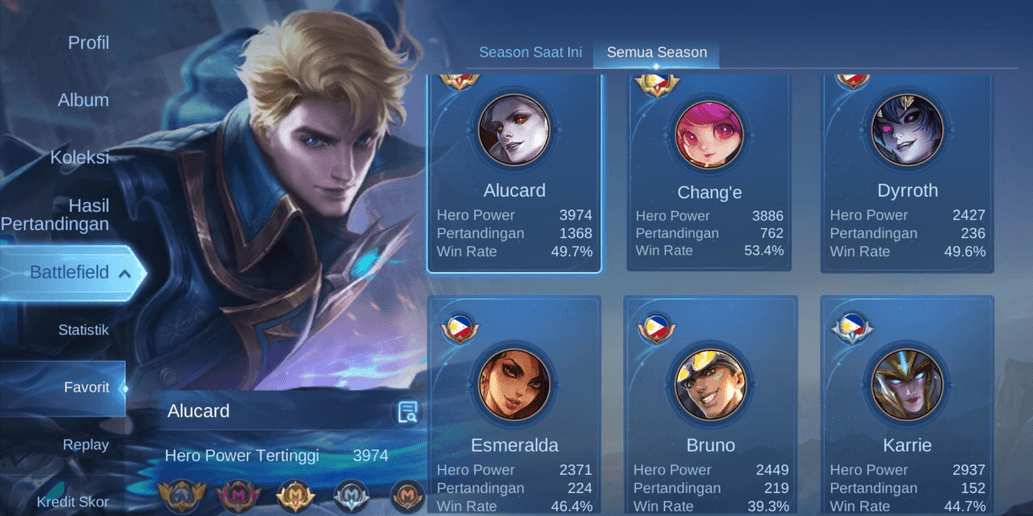Select the Bruno hero card

[710, 405]
